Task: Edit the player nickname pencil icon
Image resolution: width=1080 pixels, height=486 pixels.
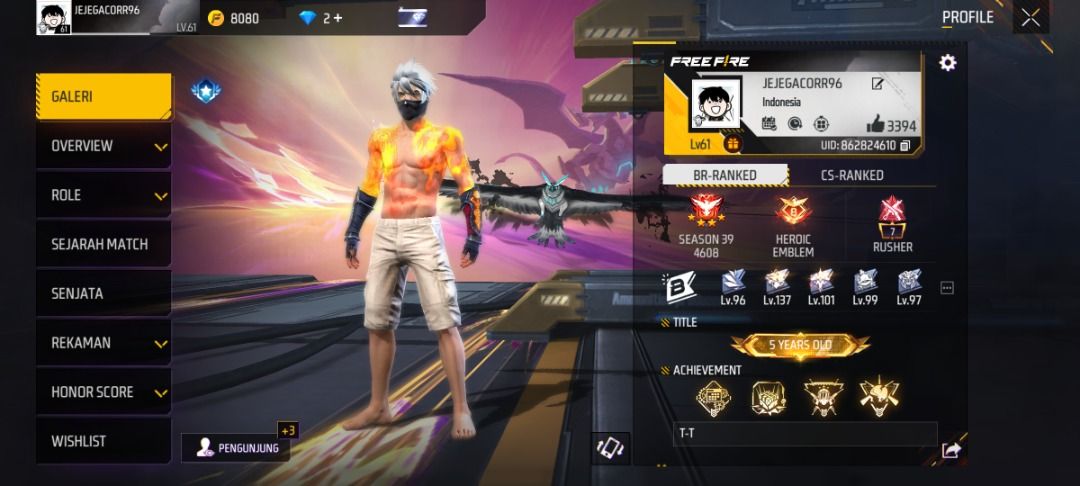Action: tap(877, 84)
